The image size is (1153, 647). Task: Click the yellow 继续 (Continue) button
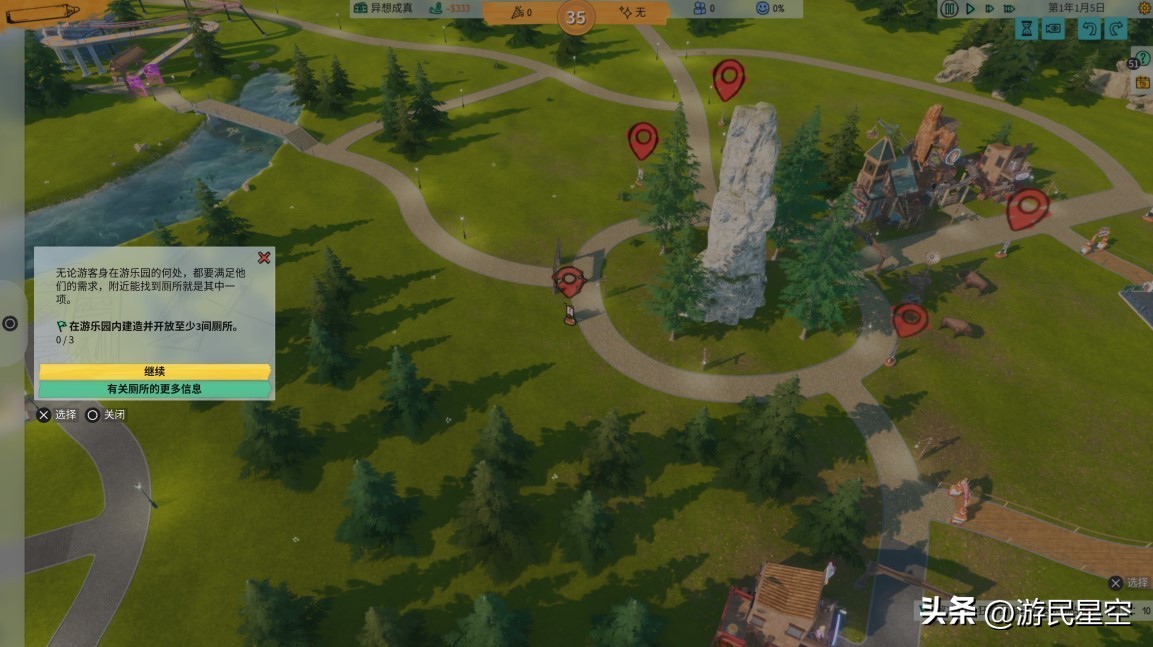(154, 371)
